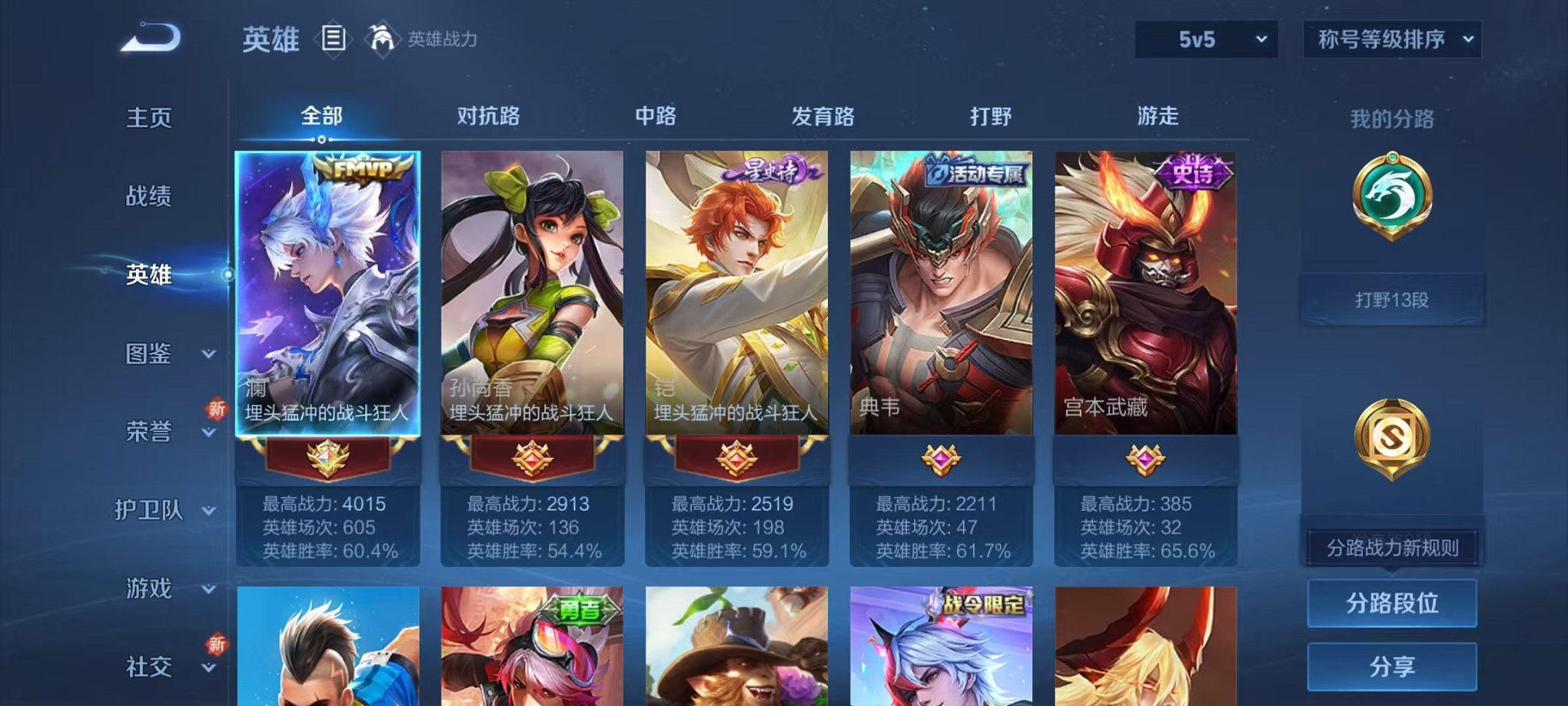Click the FMVP badge on 澜's card
This screenshot has height=706, width=1568.
pos(361,168)
